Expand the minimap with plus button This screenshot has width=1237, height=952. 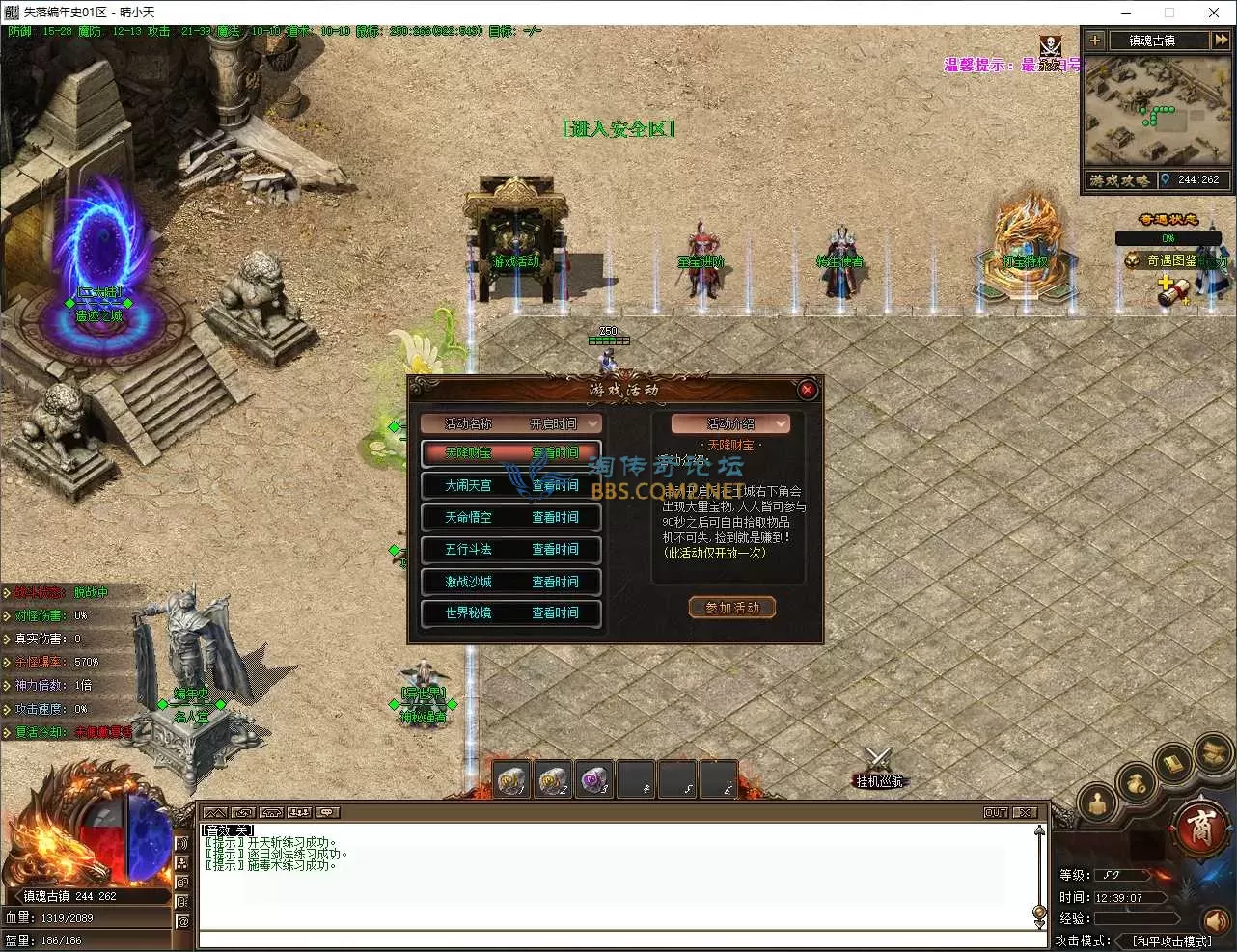tap(1094, 41)
